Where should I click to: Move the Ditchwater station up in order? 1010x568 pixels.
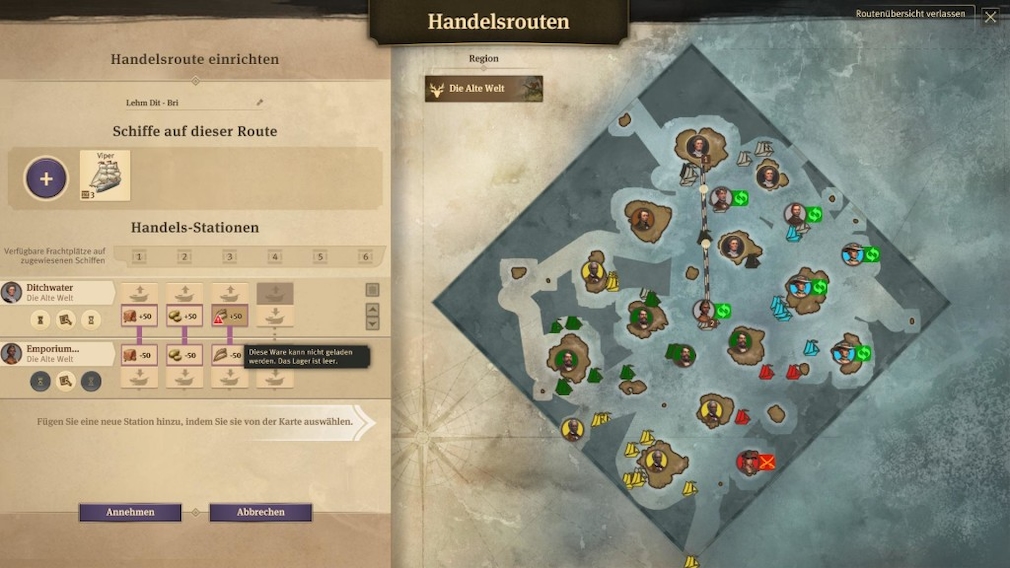tap(372, 308)
